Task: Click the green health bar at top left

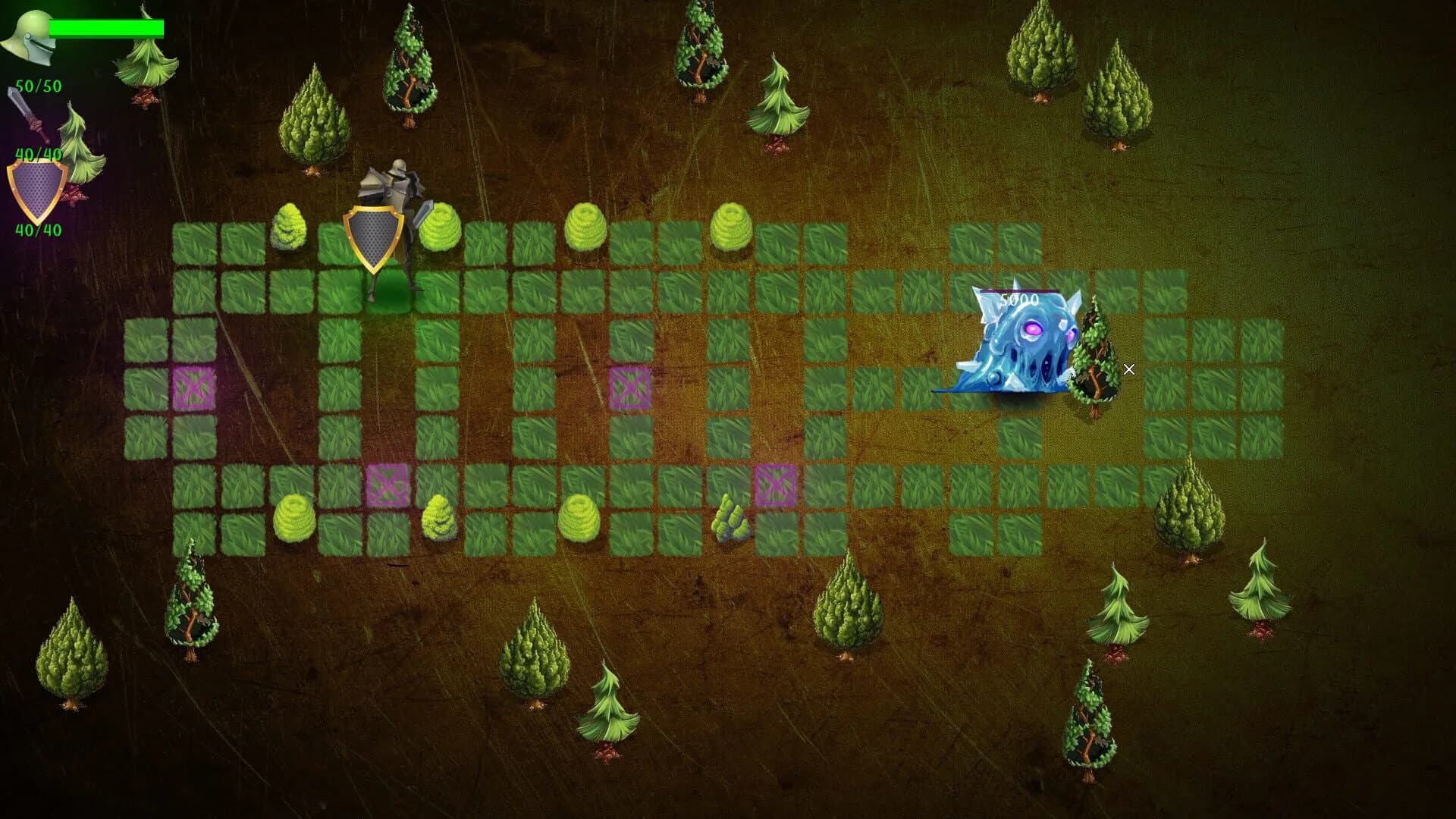Action: click(x=106, y=27)
